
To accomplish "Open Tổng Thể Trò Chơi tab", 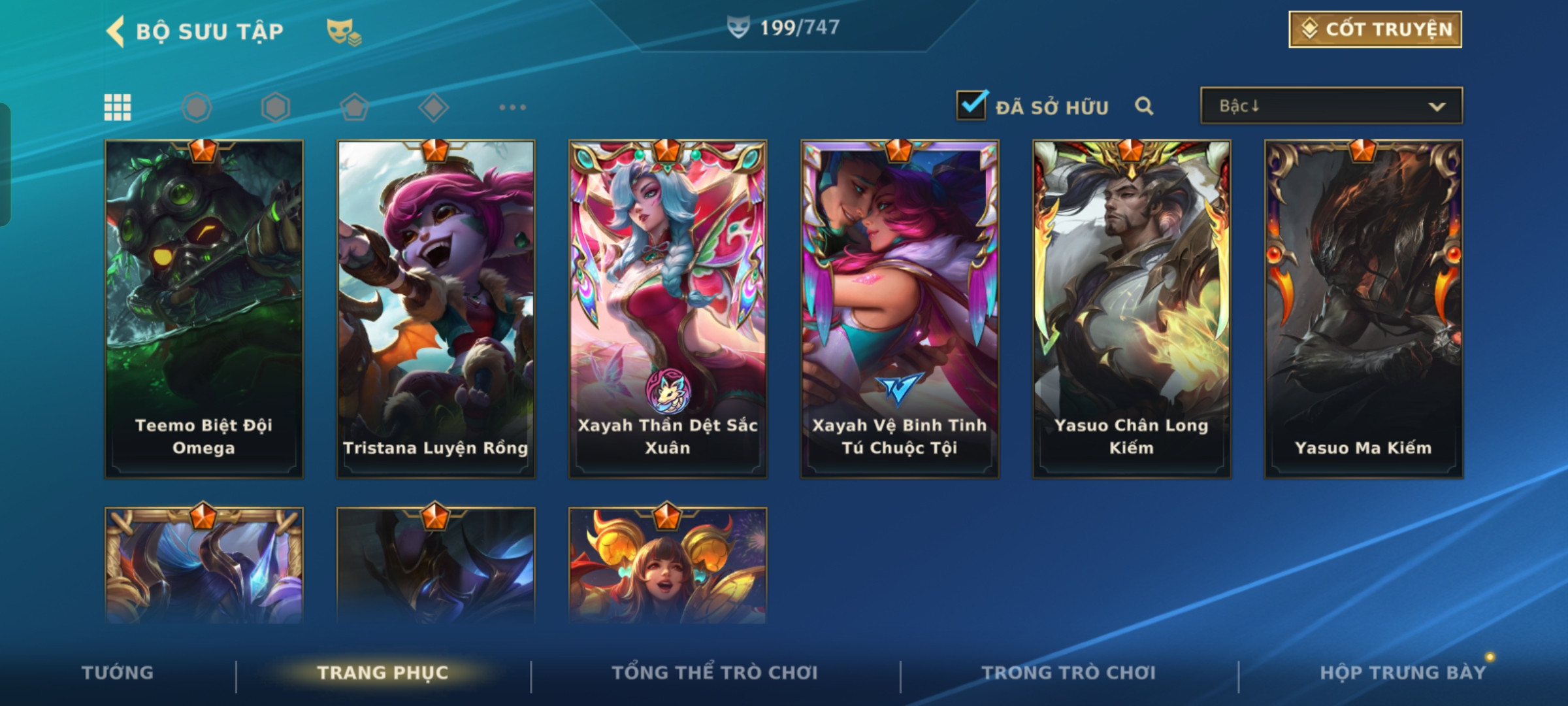I will [715, 673].
